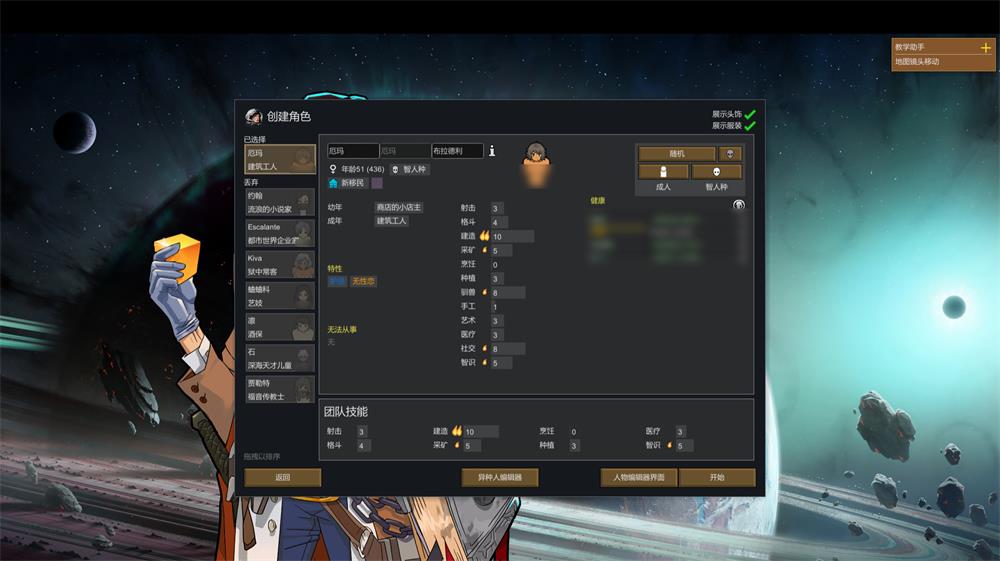Pick the 石 深海天才儿童 pawn

[x=280, y=358]
